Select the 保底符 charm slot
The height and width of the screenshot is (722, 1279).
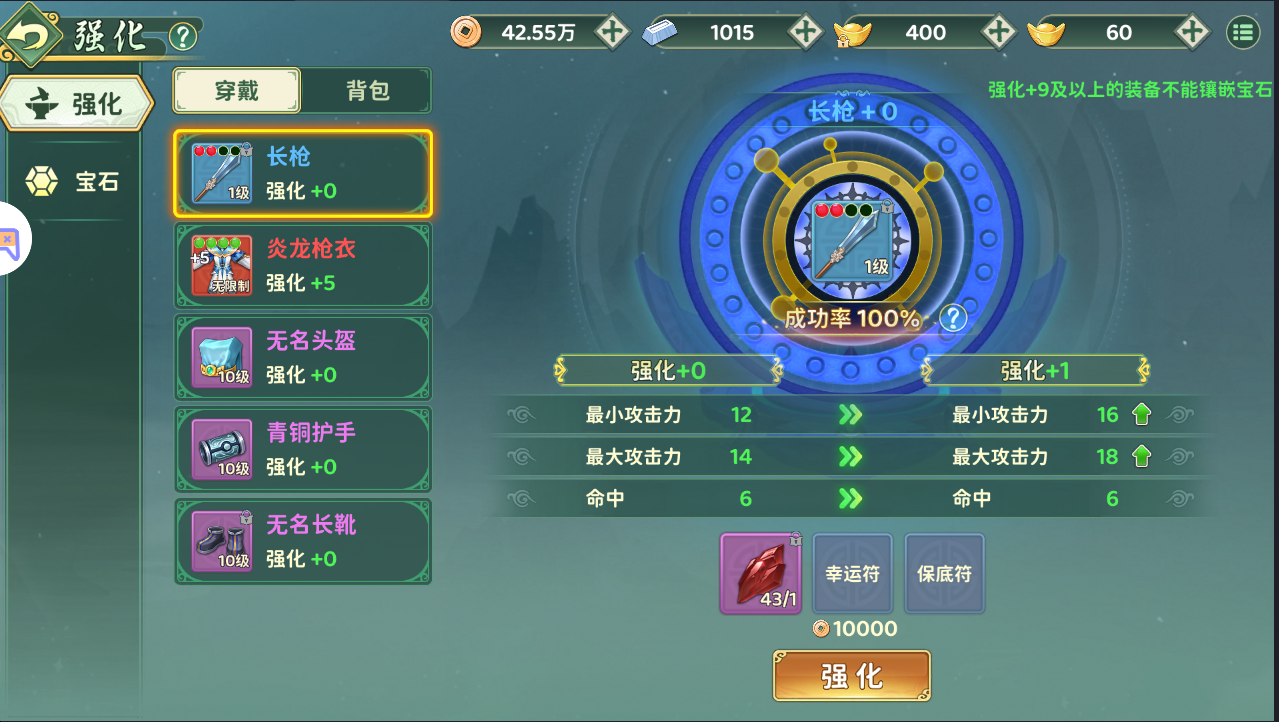click(944, 573)
